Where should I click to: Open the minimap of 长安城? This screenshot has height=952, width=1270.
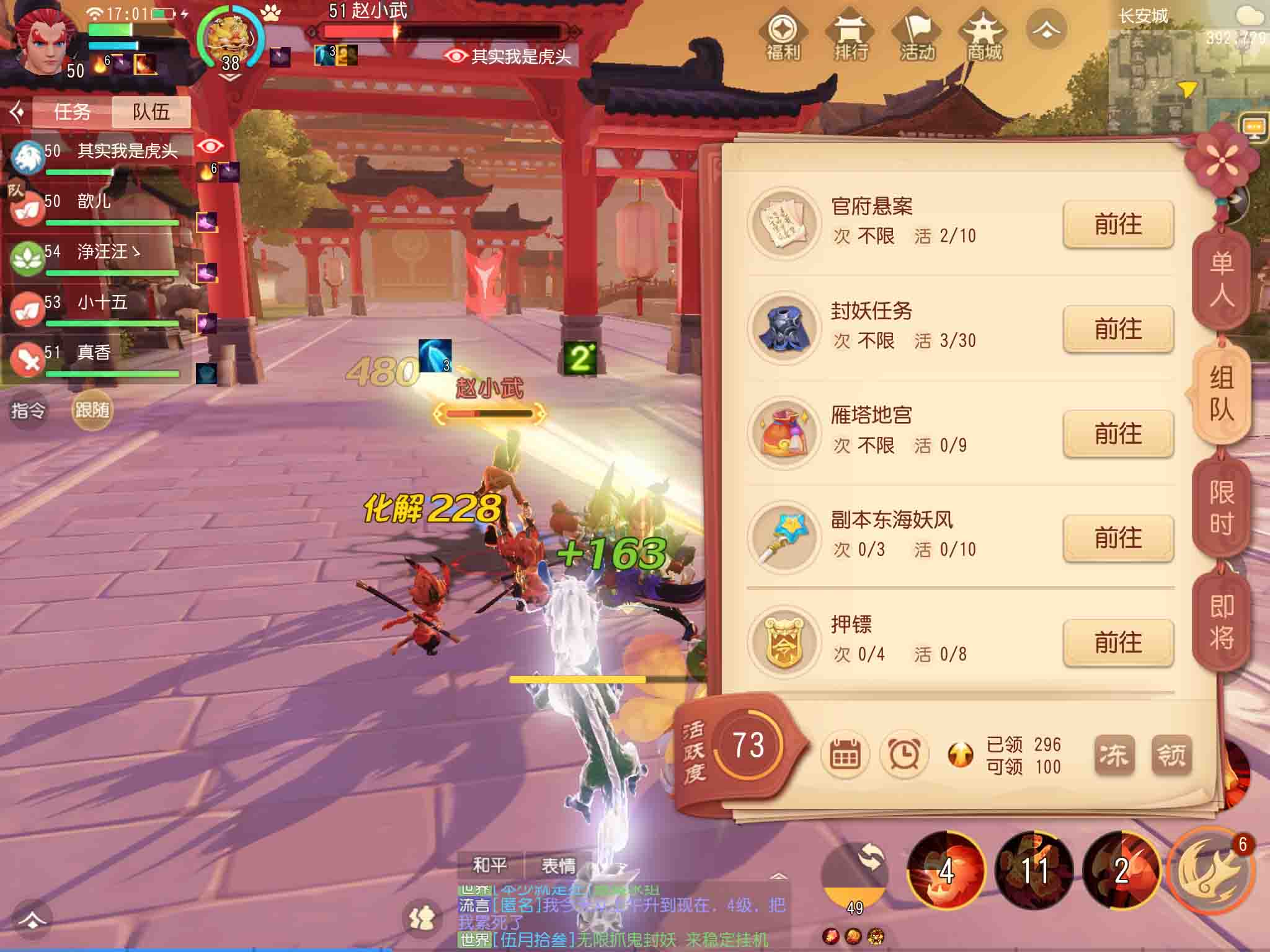tap(1195, 74)
